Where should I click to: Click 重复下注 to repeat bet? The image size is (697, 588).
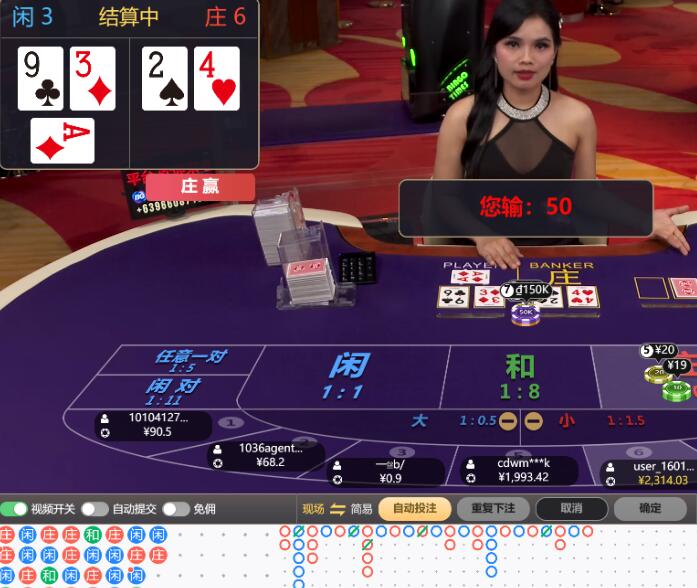pyautogui.click(x=493, y=508)
